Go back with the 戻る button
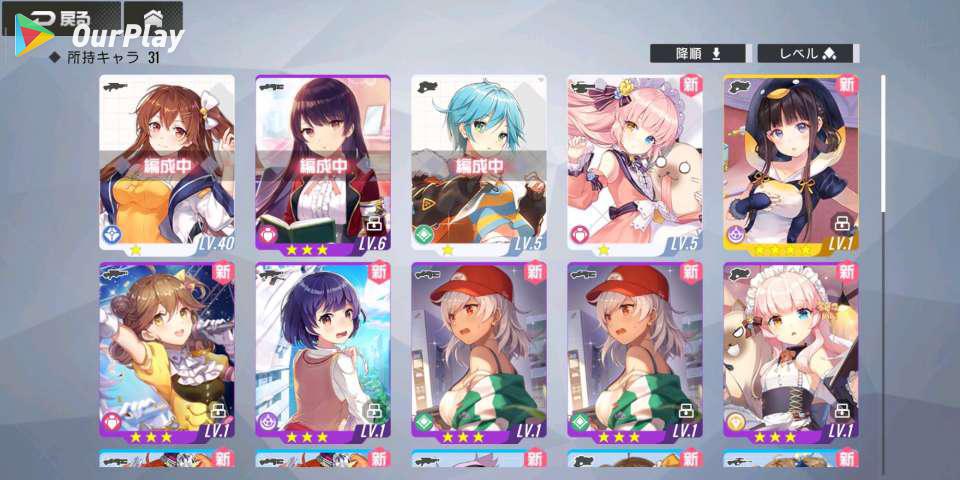The height and width of the screenshot is (480, 960). 60,17
